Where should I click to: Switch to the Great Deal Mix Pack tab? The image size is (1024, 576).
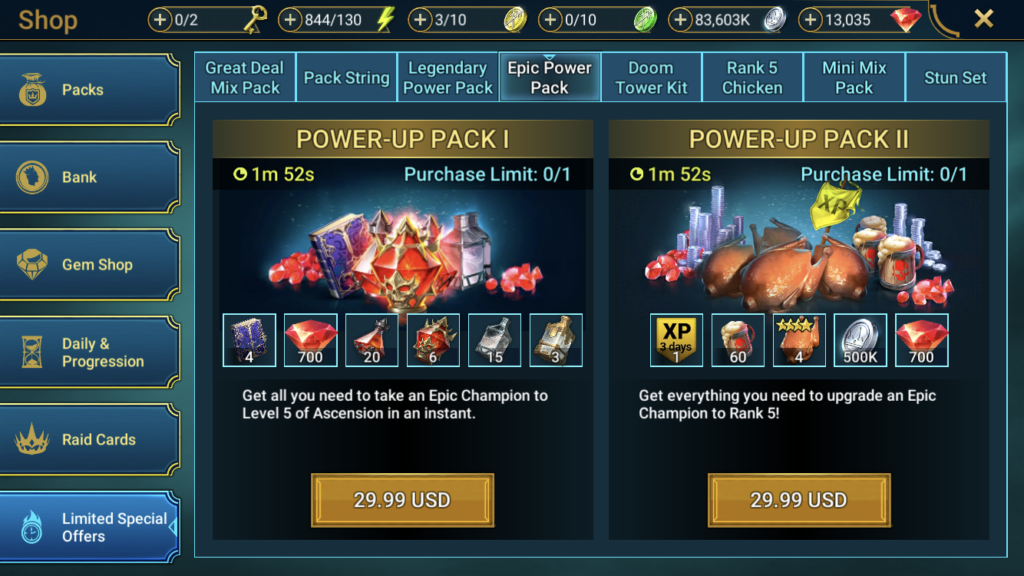coord(245,78)
